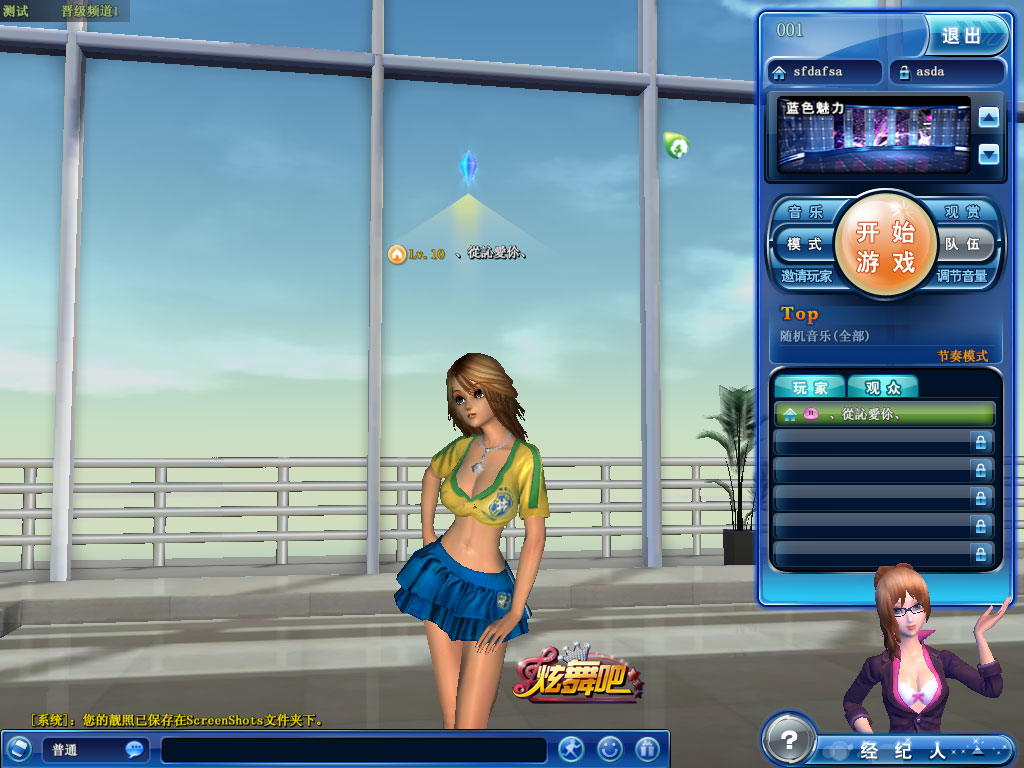The height and width of the screenshot is (768, 1024).
Task: Select the 观赏 spectate option
Action: point(963,212)
